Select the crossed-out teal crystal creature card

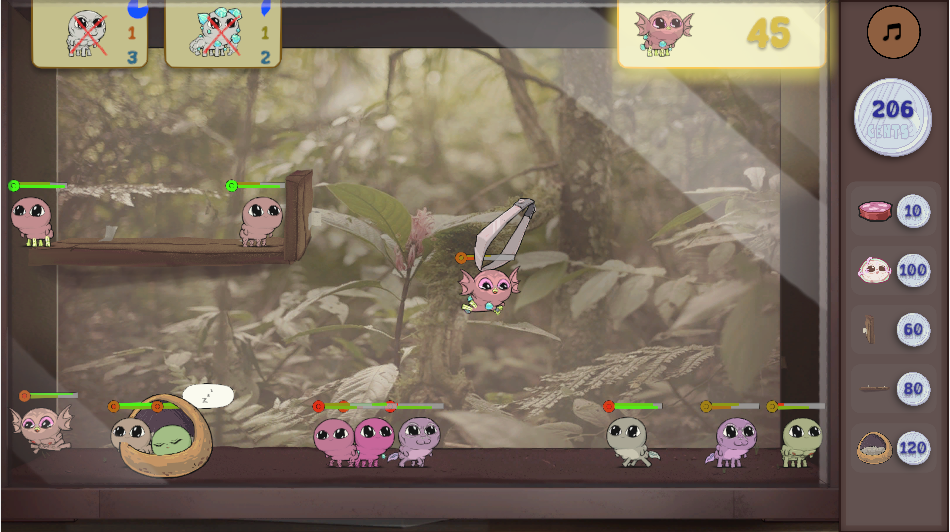(x=222, y=33)
